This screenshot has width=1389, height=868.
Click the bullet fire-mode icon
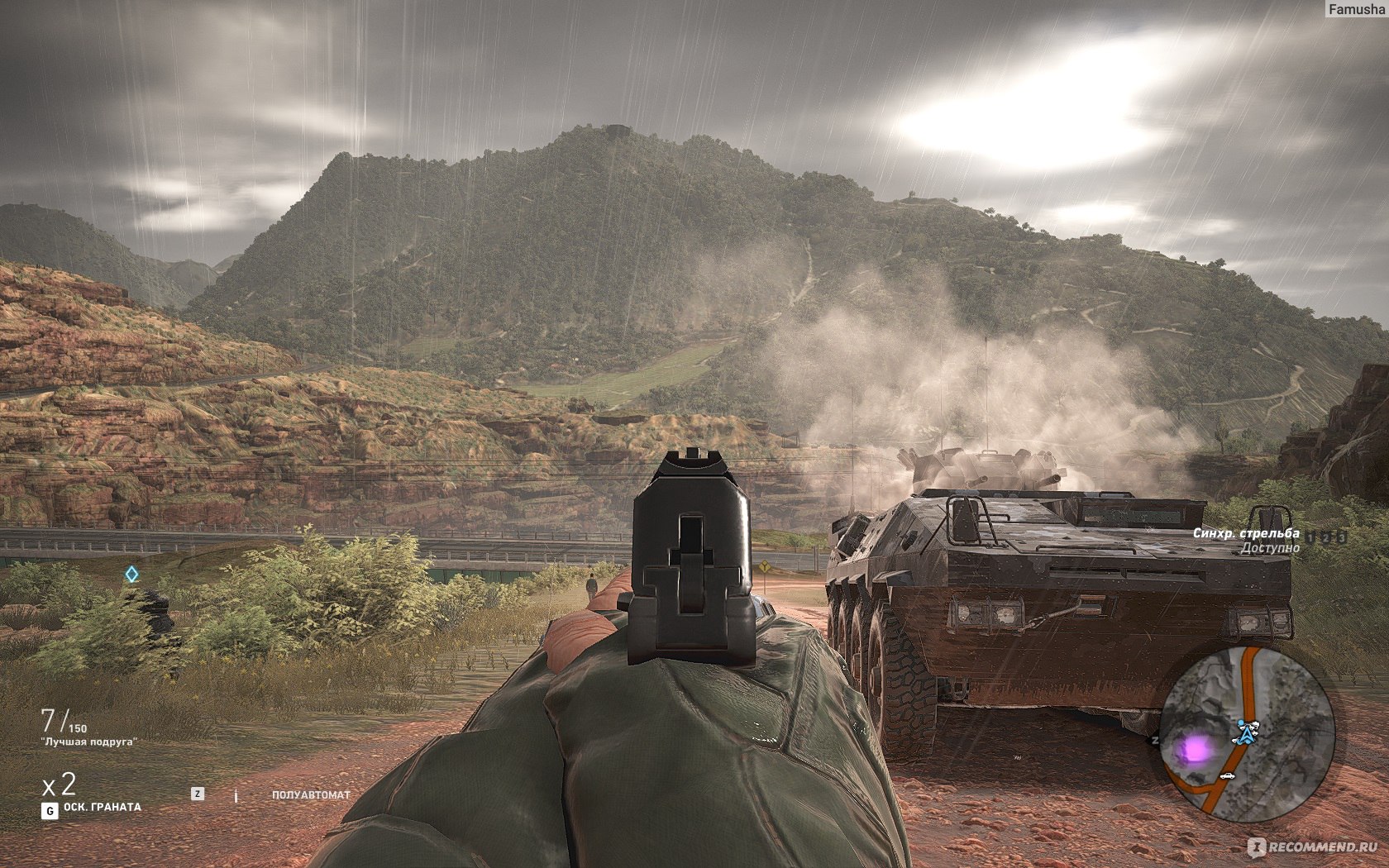pyautogui.click(x=236, y=795)
